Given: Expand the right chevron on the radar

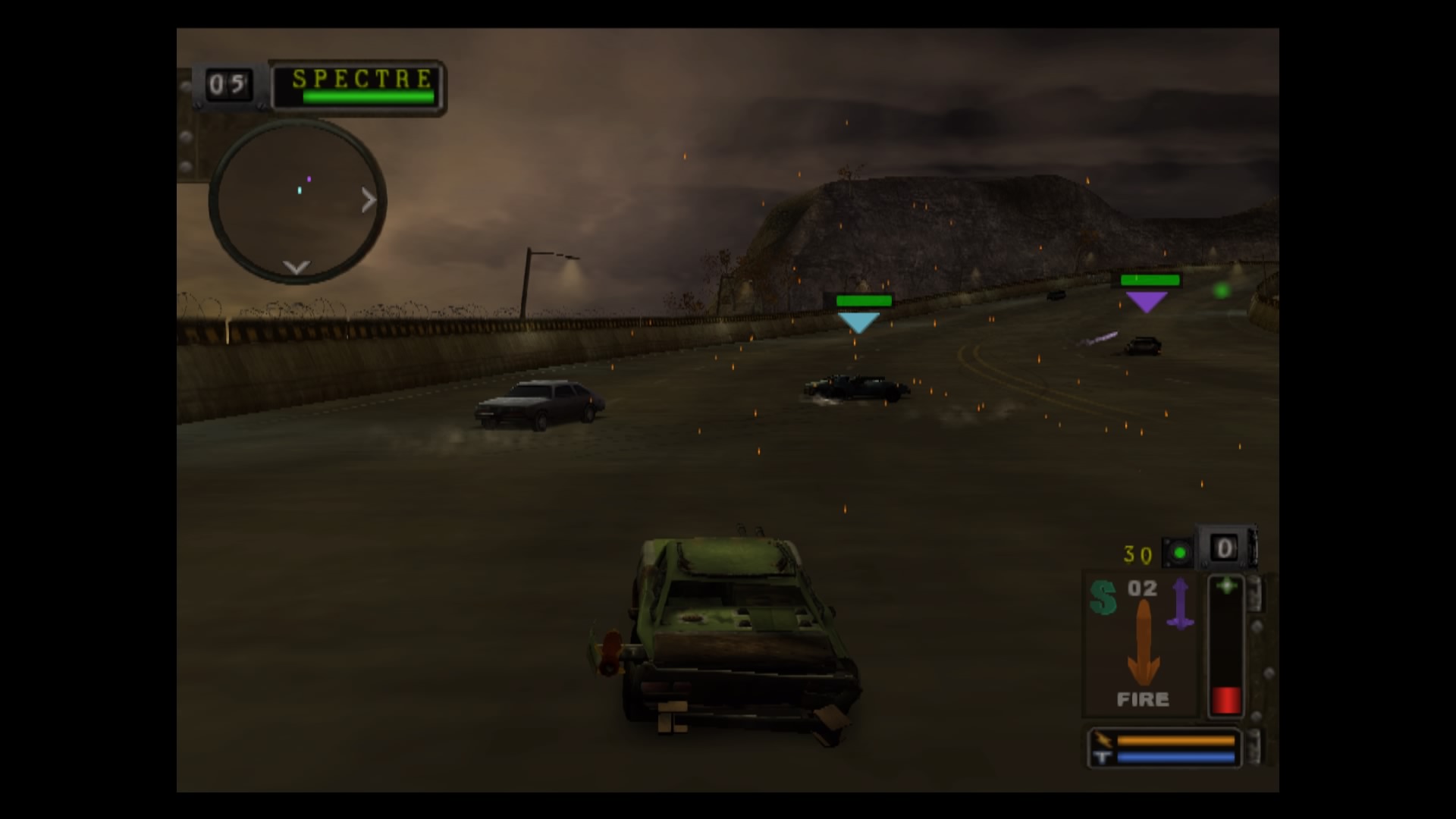Looking at the screenshot, I should 368,201.
